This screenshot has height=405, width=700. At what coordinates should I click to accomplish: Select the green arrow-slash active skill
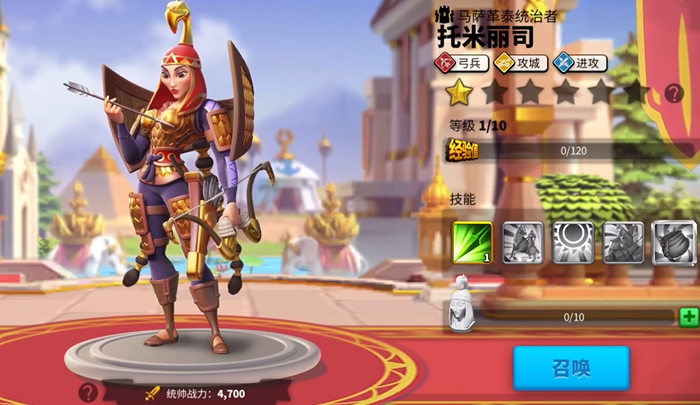(472, 243)
